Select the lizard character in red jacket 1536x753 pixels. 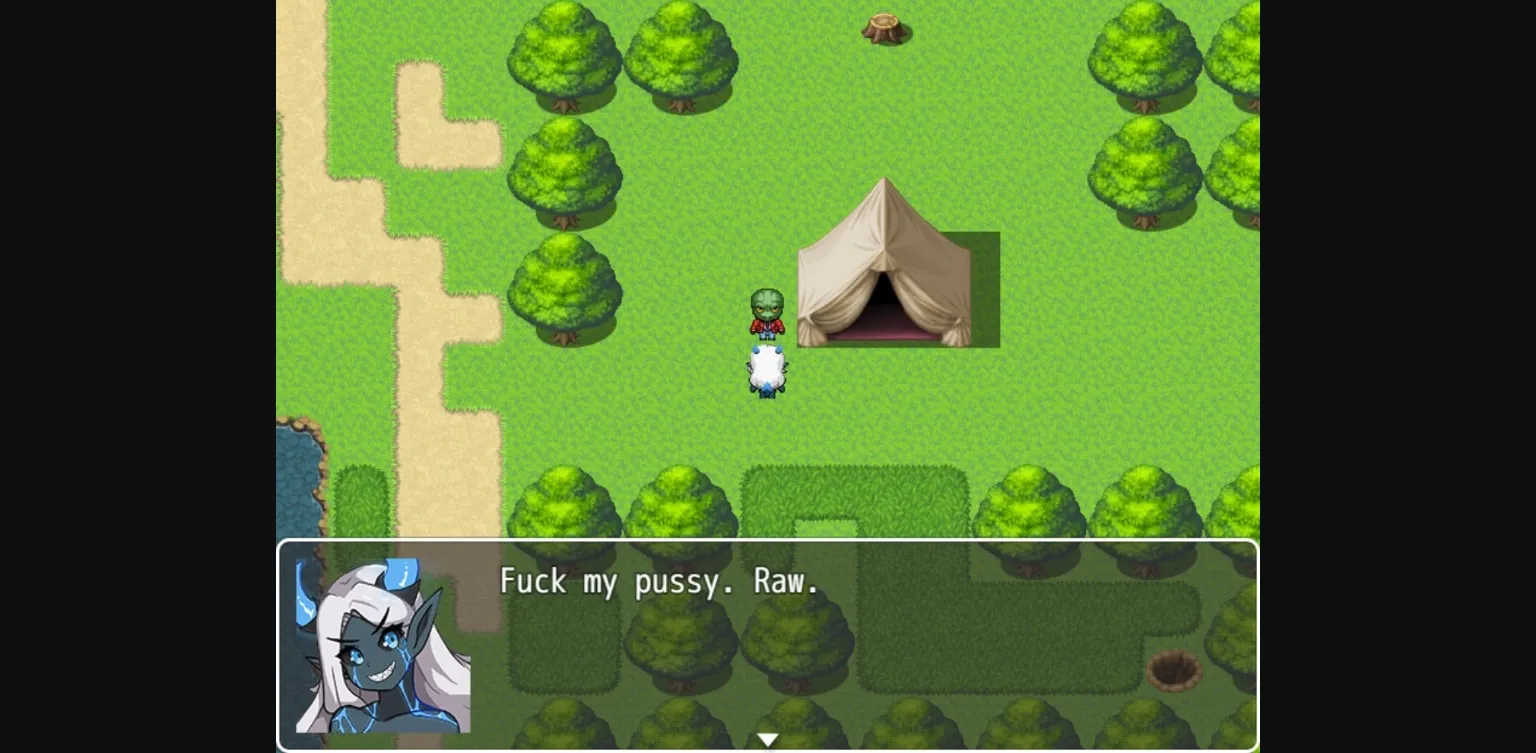click(766, 315)
